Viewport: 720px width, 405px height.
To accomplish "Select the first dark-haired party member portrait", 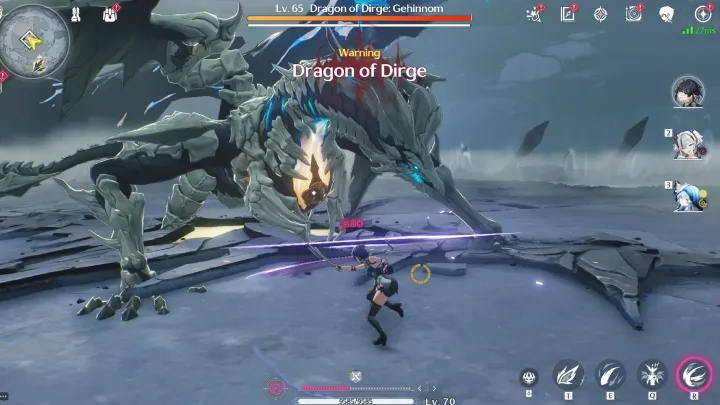I will [688, 93].
